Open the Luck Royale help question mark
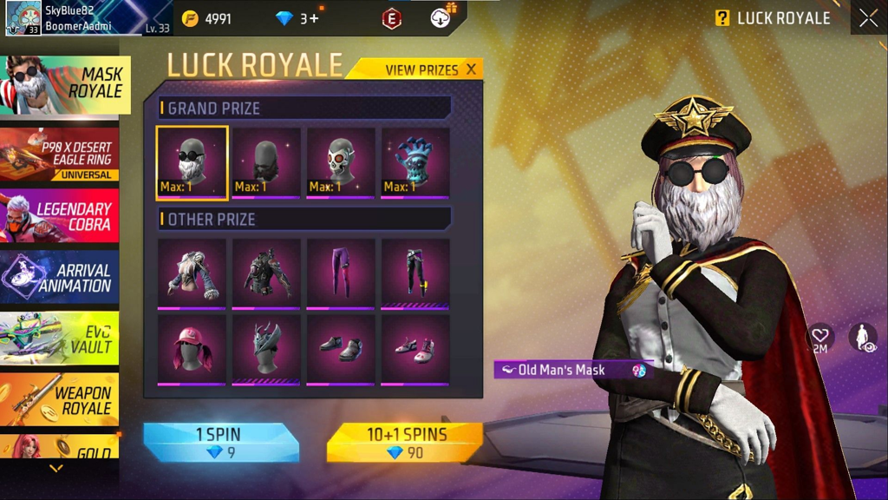888x500 pixels. [722, 18]
